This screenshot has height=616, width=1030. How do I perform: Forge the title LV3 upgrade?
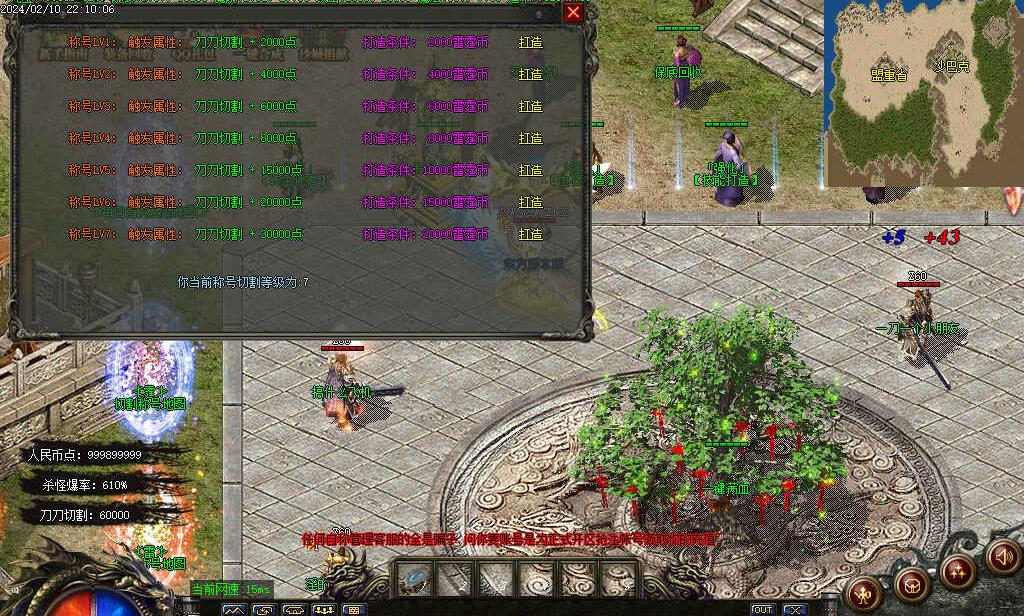click(x=530, y=106)
